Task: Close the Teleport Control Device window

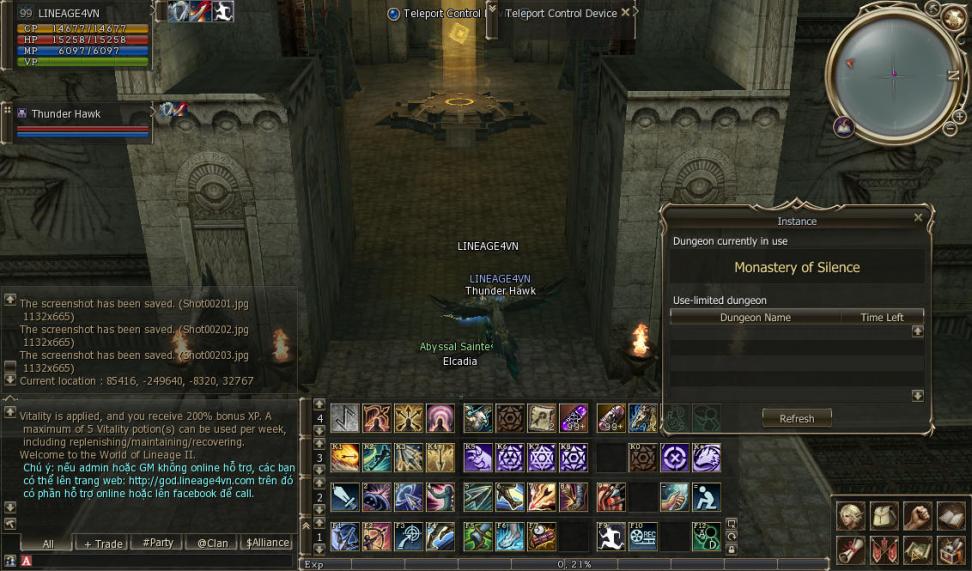Action: (x=626, y=13)
